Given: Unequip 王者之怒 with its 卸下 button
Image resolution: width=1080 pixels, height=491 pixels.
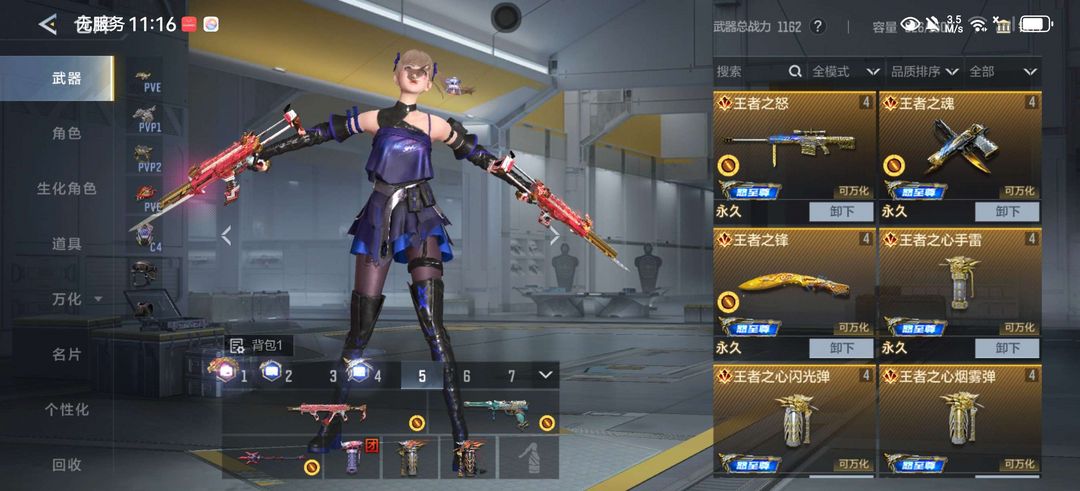Looking at the screenshot, I should [x=842, y=212].
